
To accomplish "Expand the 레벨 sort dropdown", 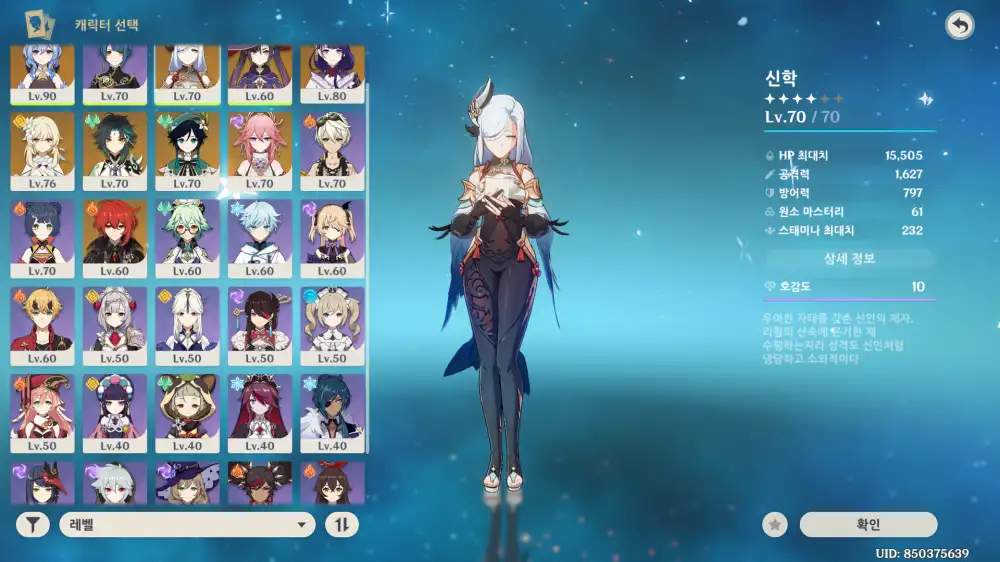I will click(187, 524).
